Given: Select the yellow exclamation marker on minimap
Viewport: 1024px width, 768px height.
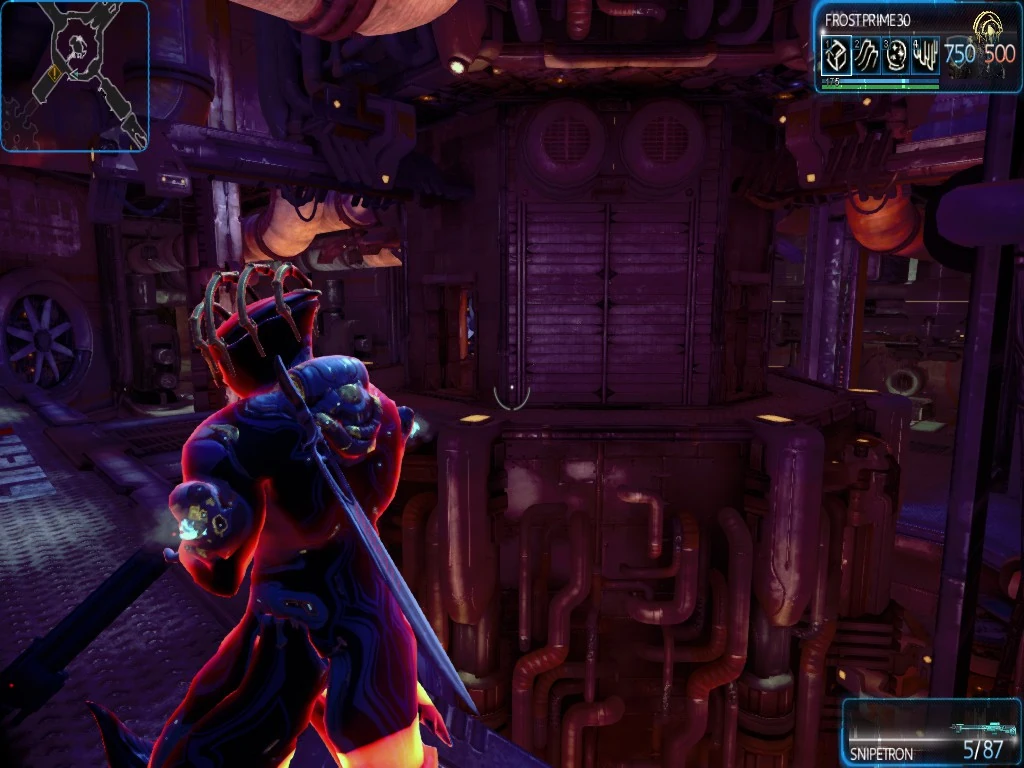Looking at the screenshot, I should click(x=52, y=72).
